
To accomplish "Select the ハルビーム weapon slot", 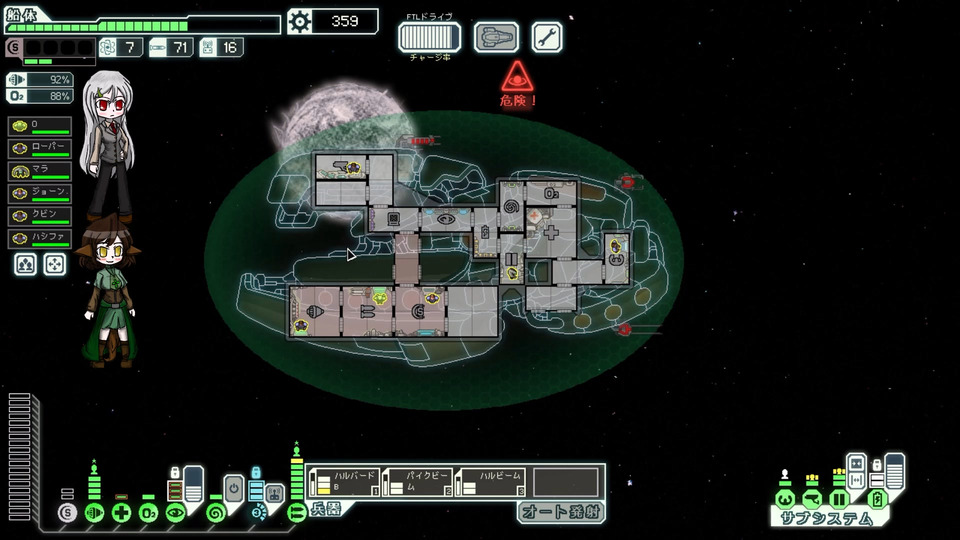I will coord(492,482).
